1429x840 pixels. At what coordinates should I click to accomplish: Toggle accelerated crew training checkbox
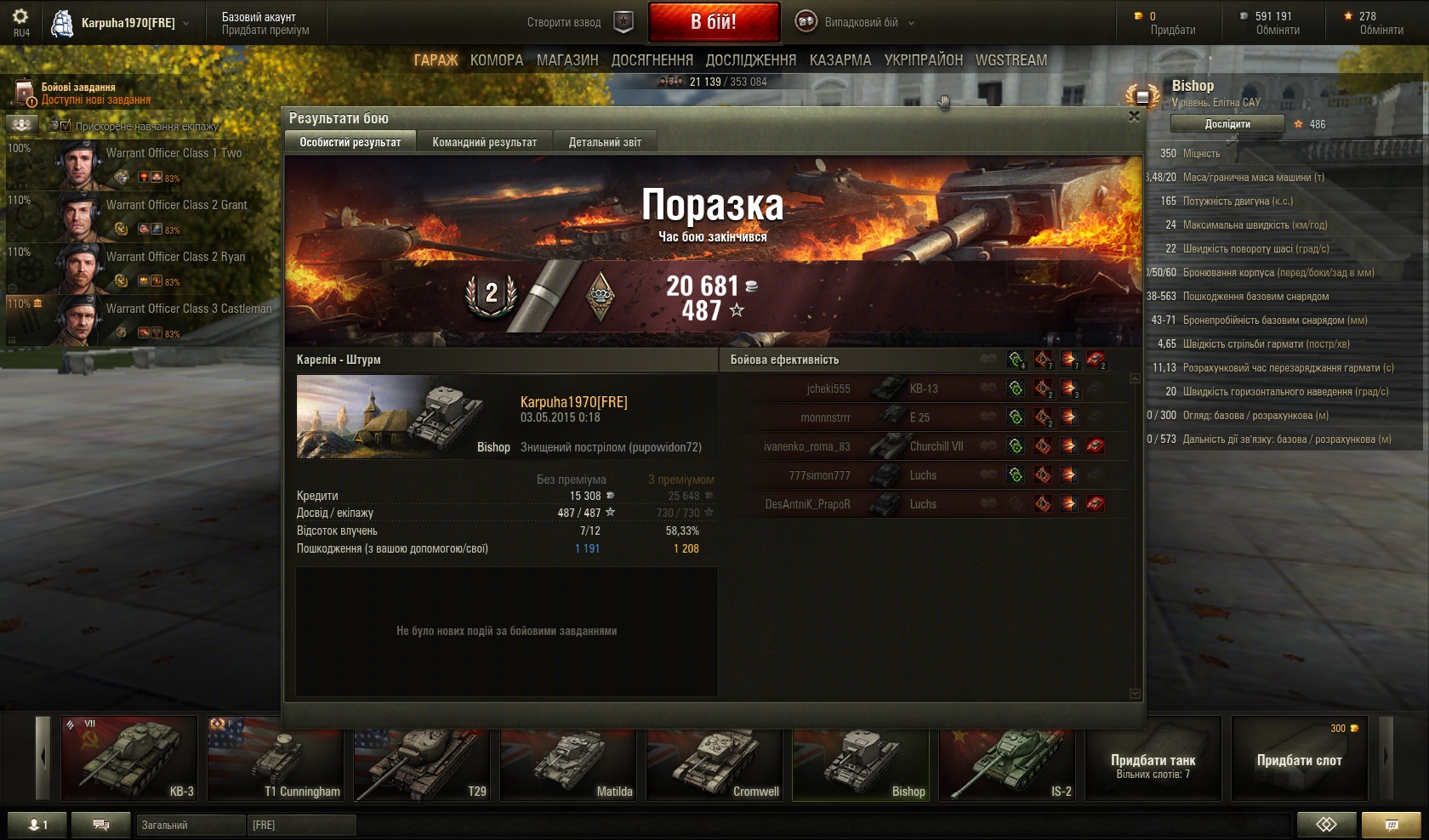tap(65, 126)
